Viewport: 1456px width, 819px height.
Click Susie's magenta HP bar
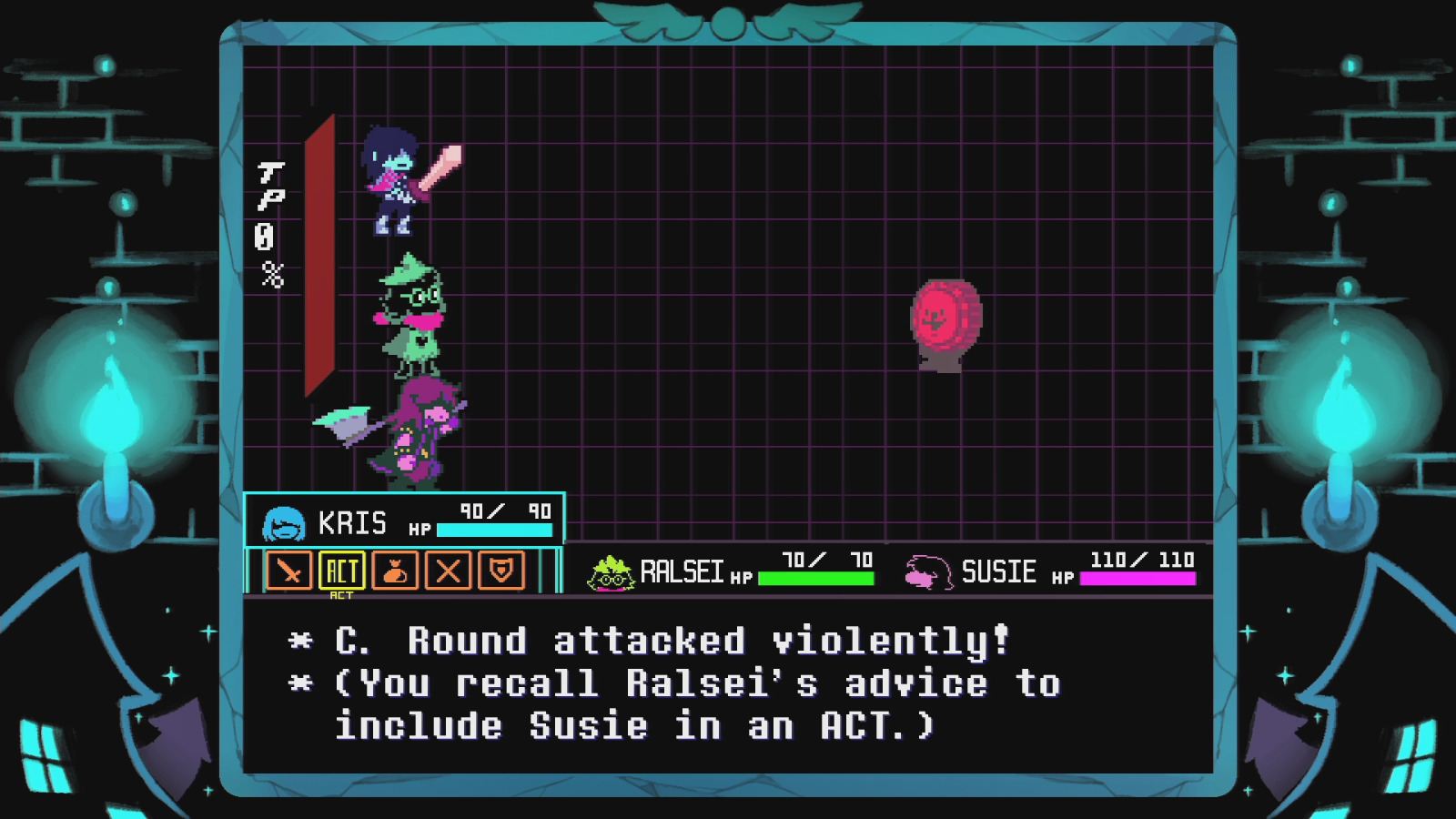point(1136,579)
